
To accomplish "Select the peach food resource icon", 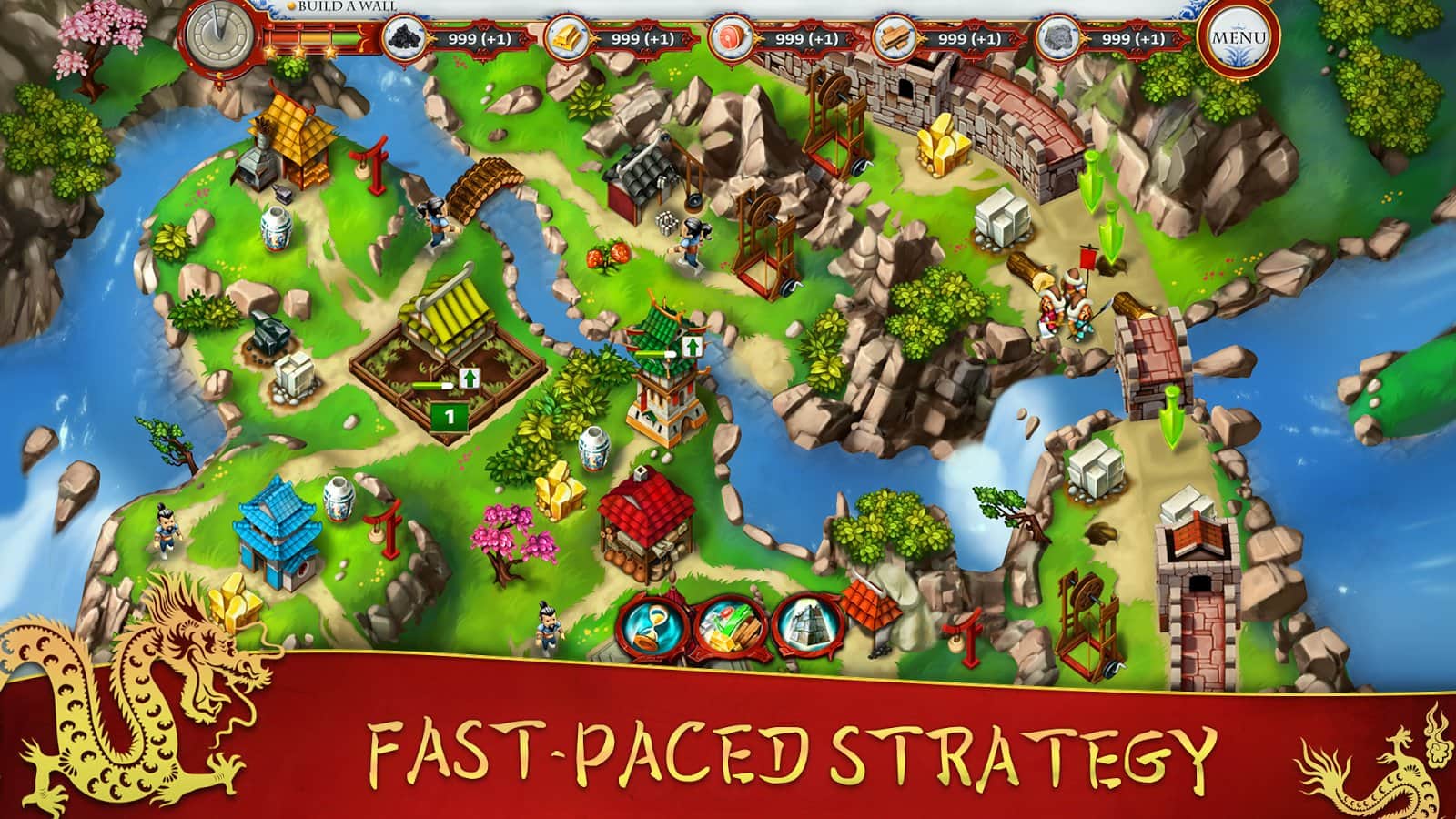I will click(x=728, y=38).
